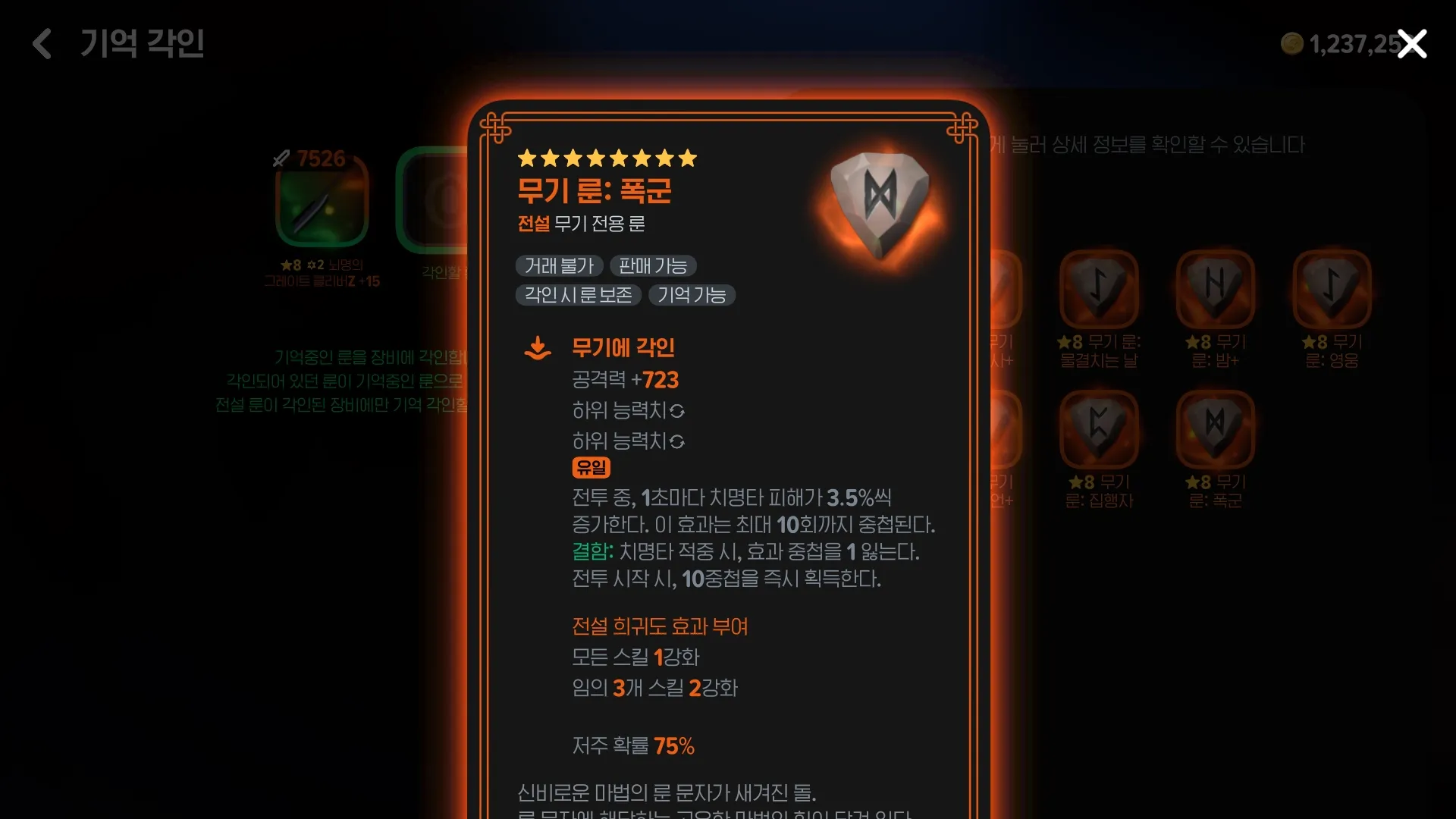Click the sword icon next to 7526
1456x819 pixels.
[280, 158]
